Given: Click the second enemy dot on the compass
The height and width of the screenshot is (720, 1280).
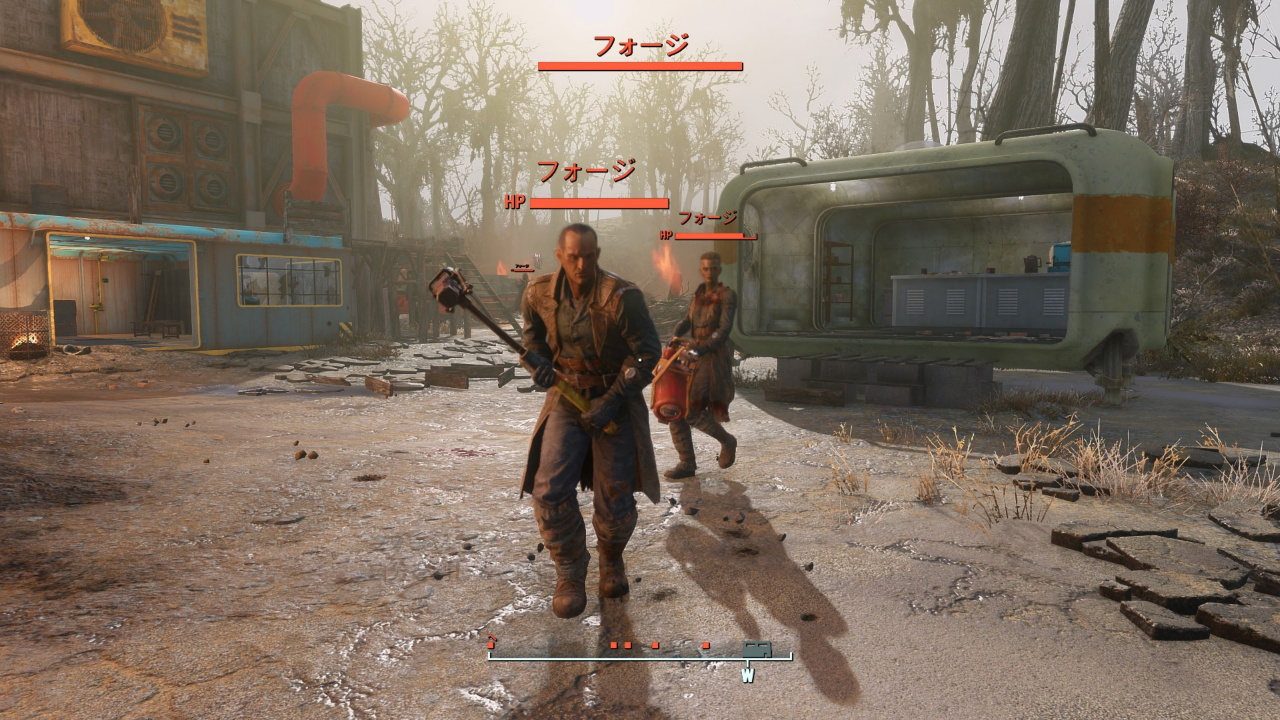Looking at the screenshot, I should [x=628, y=645].
